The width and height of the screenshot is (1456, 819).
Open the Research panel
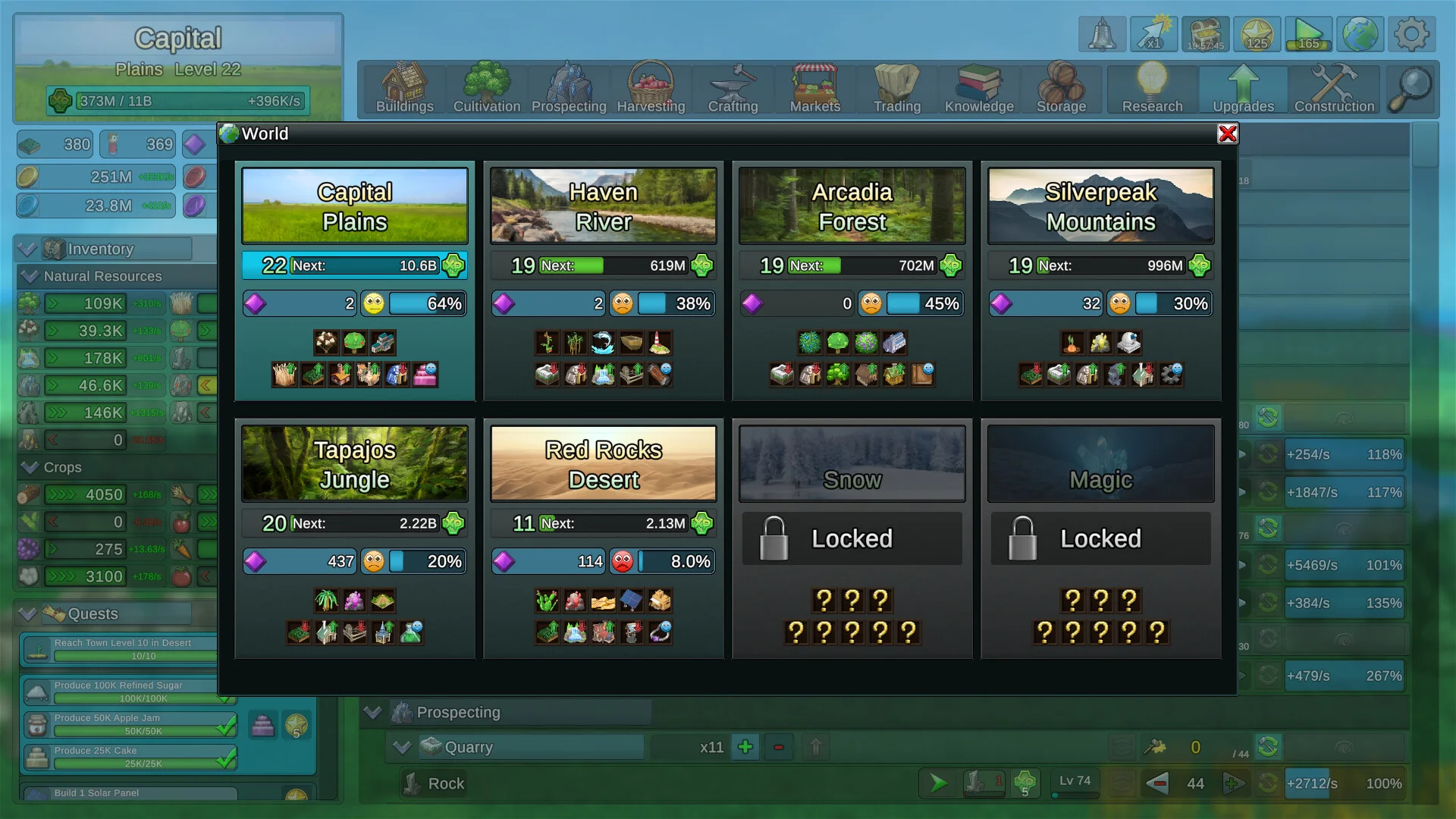tap(1152, 89)
